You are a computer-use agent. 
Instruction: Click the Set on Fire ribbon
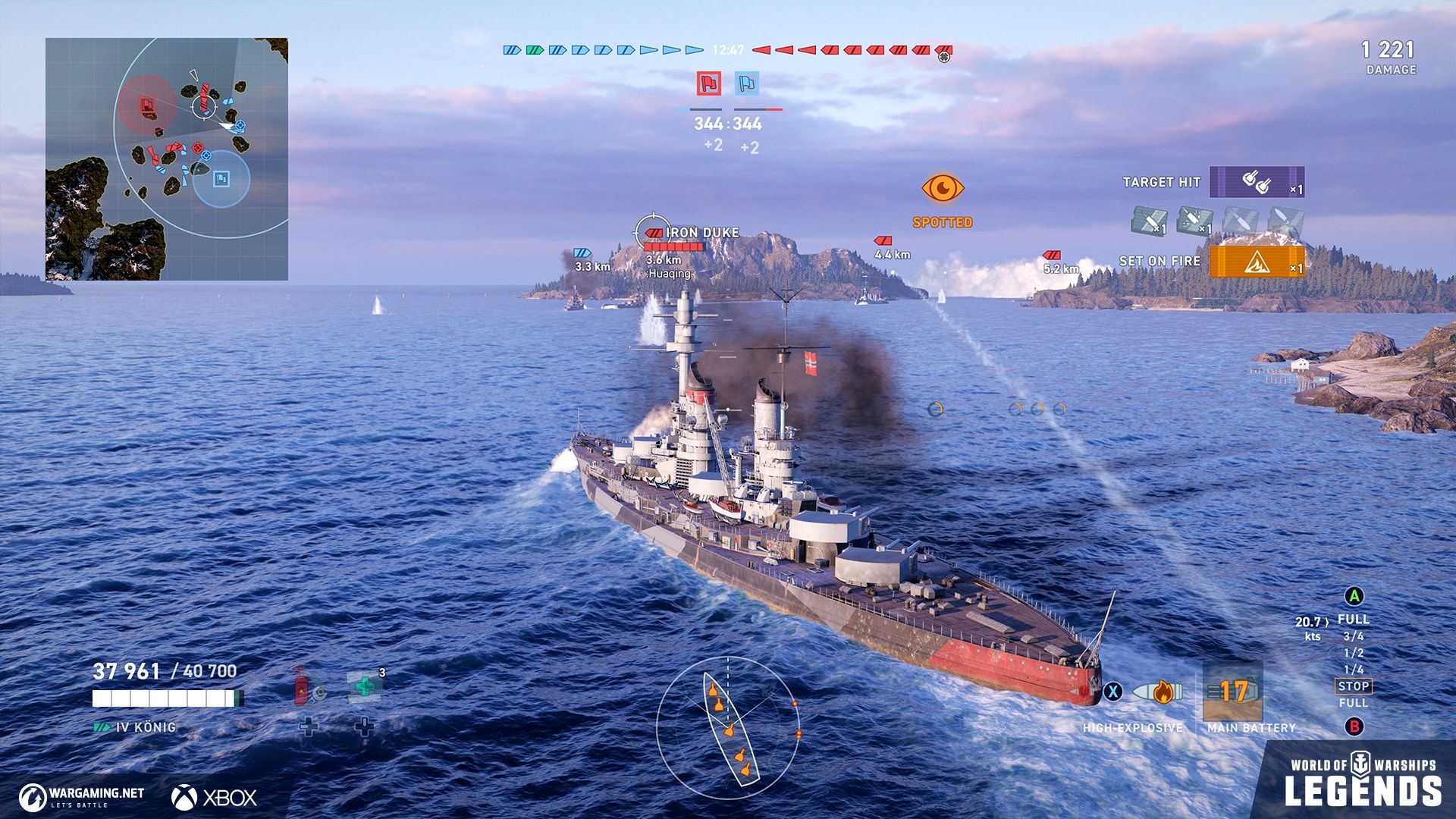pos(1257,262)
